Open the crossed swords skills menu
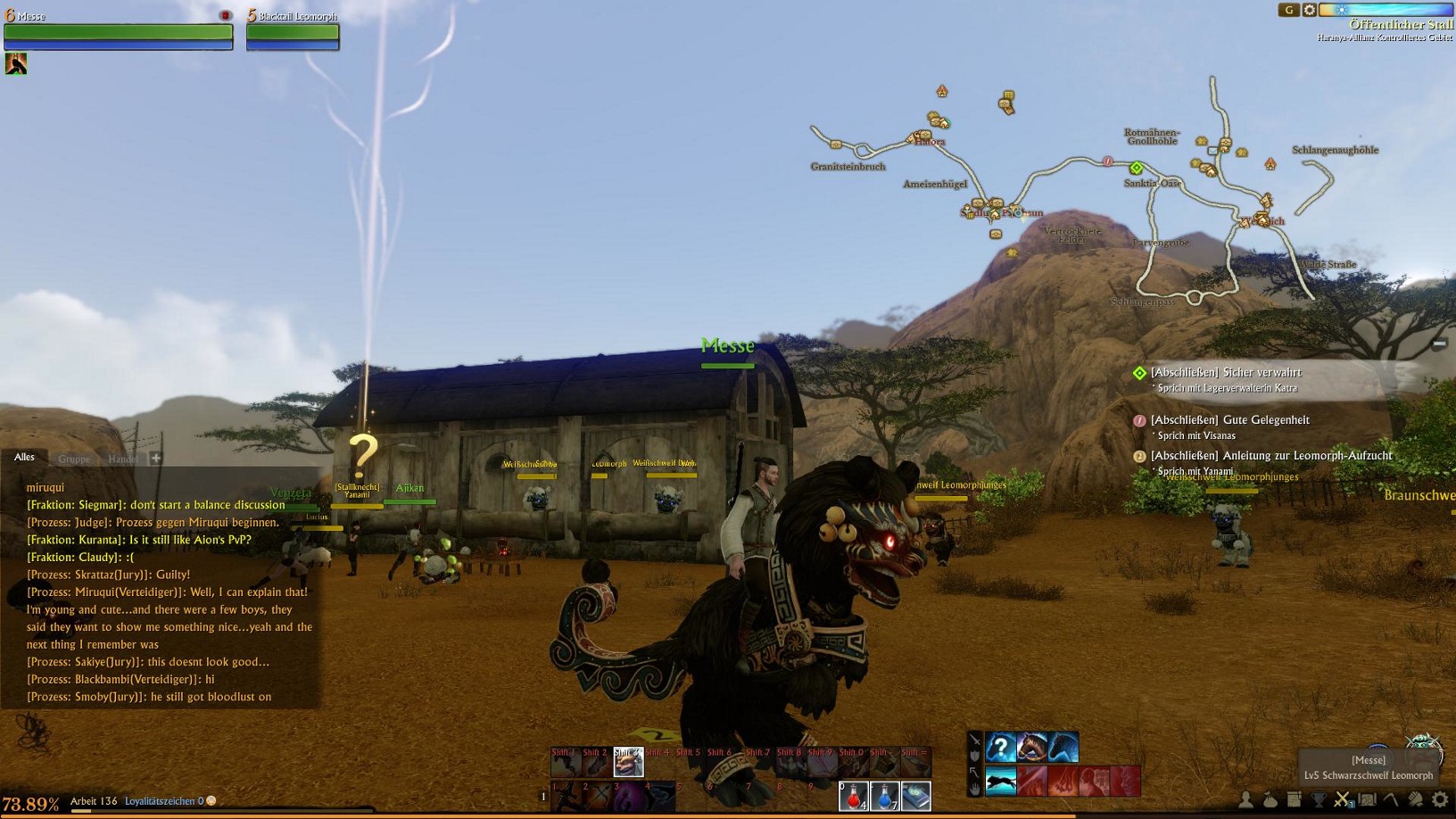This screenshot has width=1456, height=819. pos(1342,799)
